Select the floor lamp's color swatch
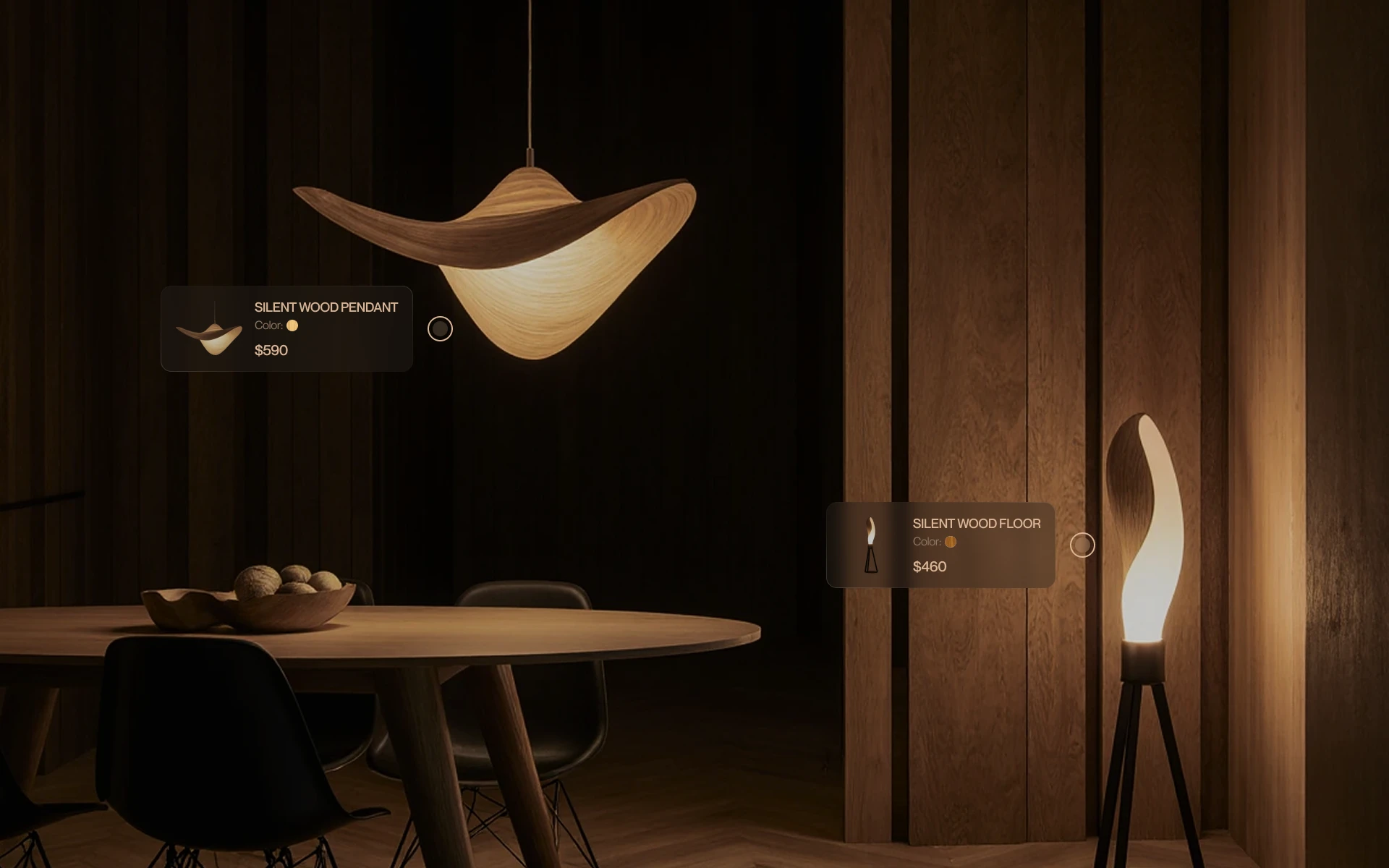Image resolution: width=1389 pixels, height=868 pixels. click(x=951, y=541)
